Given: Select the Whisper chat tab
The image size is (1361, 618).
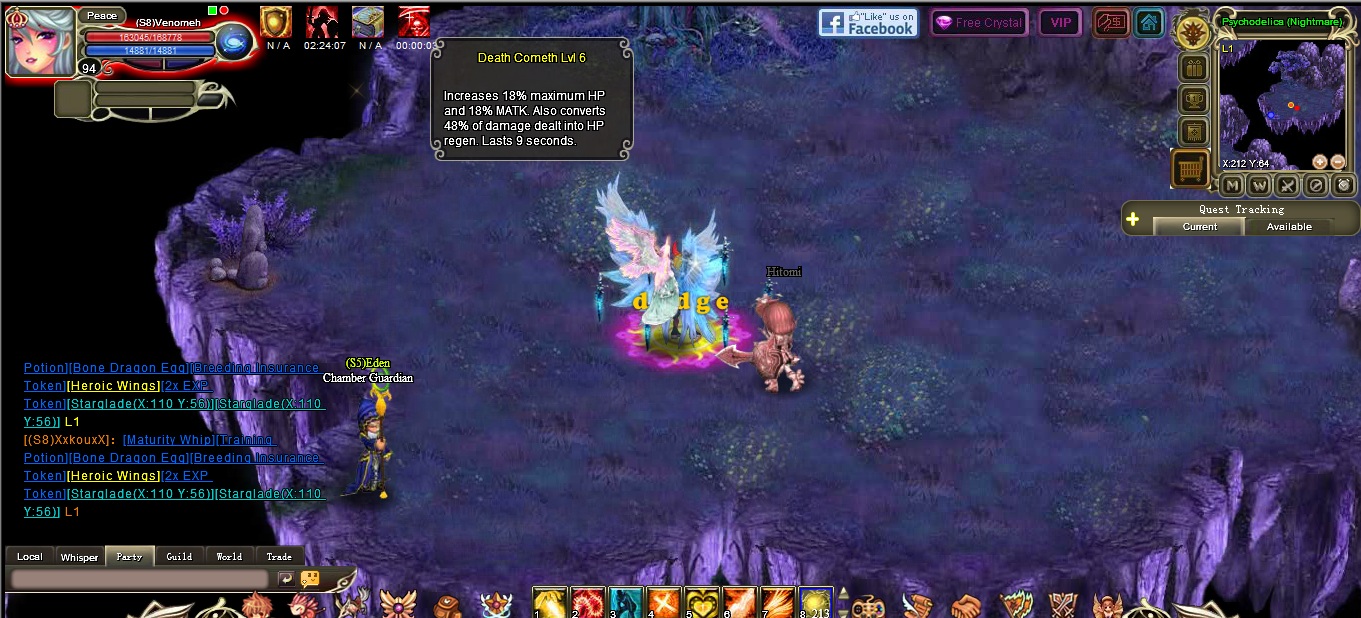Looking at the screenshot, I should point(79,557).
